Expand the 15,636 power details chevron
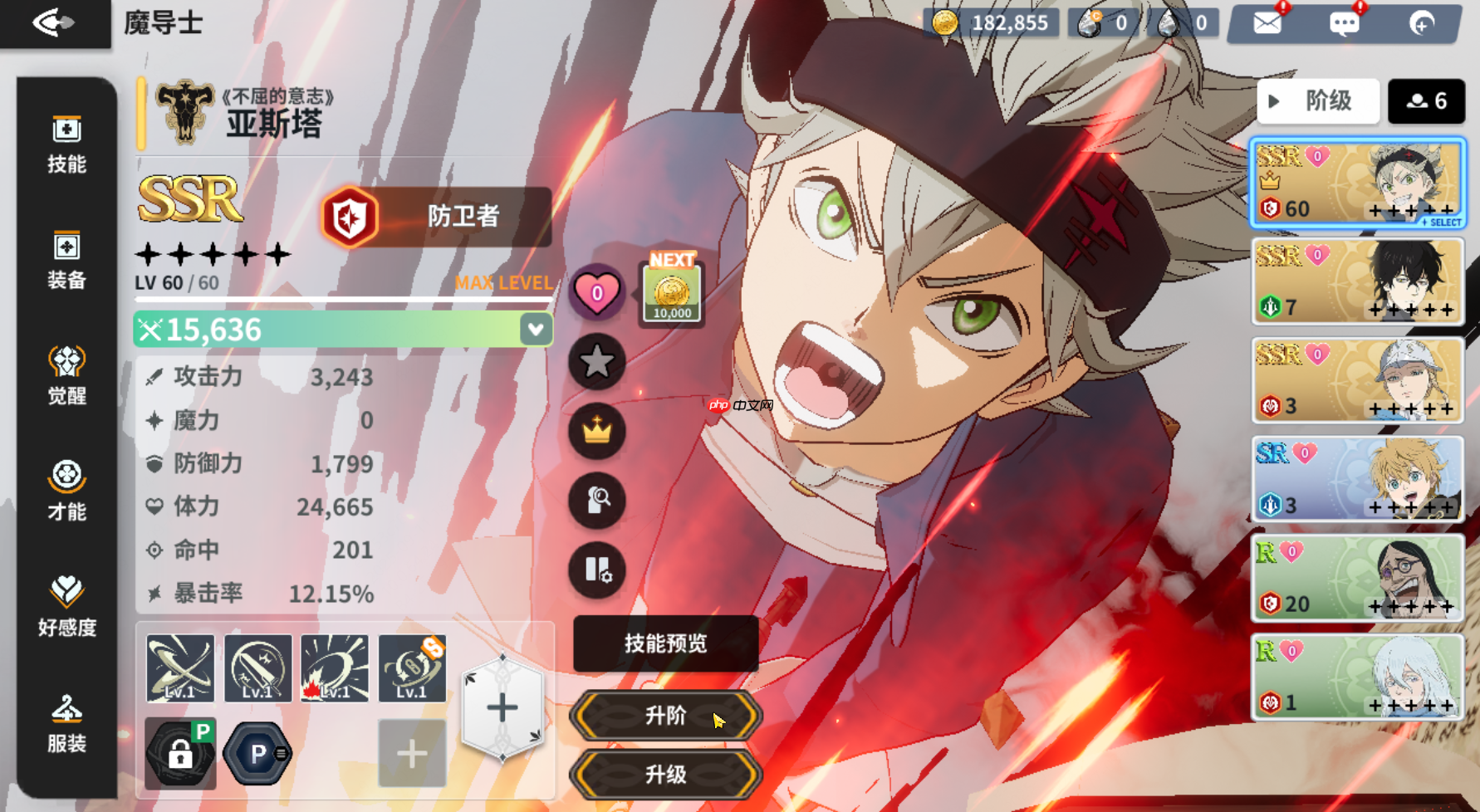This screenshot has width=1480, height=812. [534, 329]
